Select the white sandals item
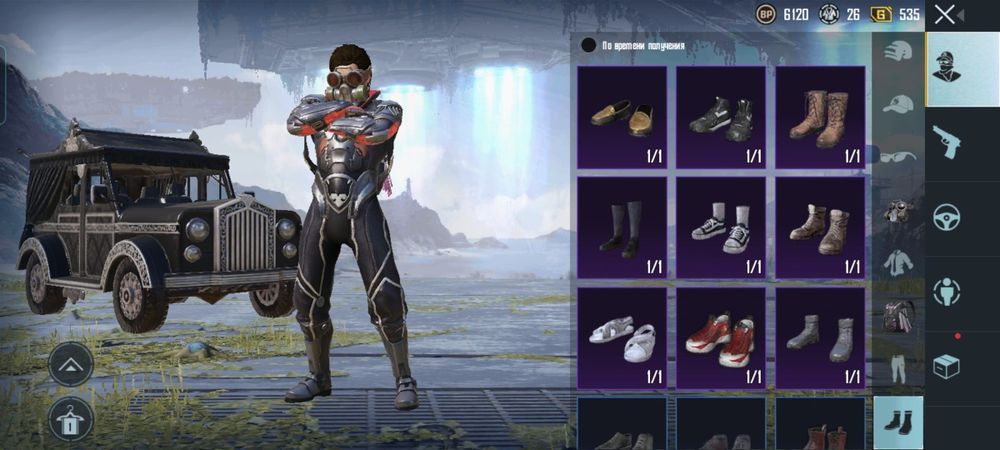 pyautogui.click(x=621, y=338)
